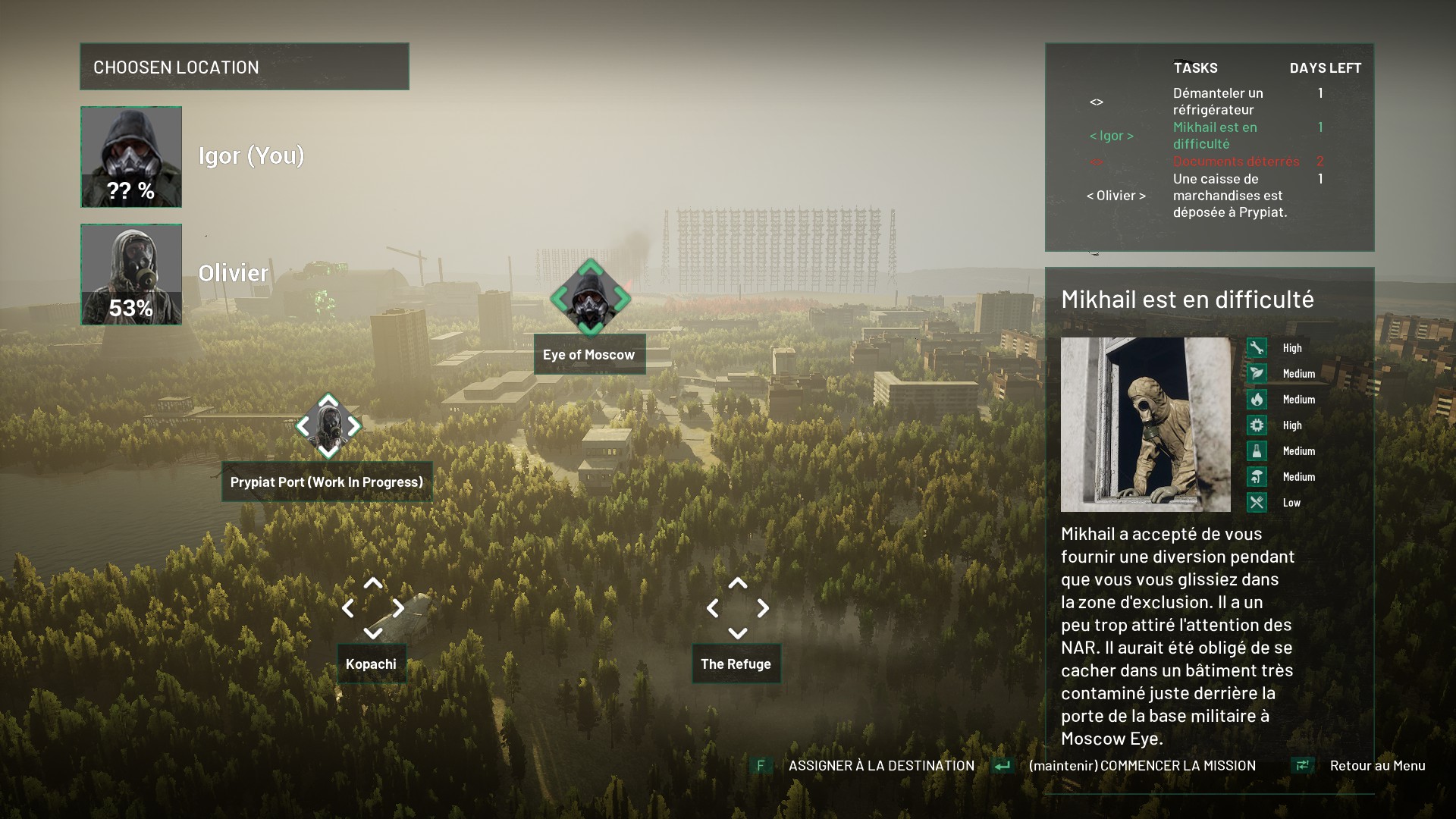Click "Assigner à la destination"
This screenshot has width=1456, height=819.
881,766
